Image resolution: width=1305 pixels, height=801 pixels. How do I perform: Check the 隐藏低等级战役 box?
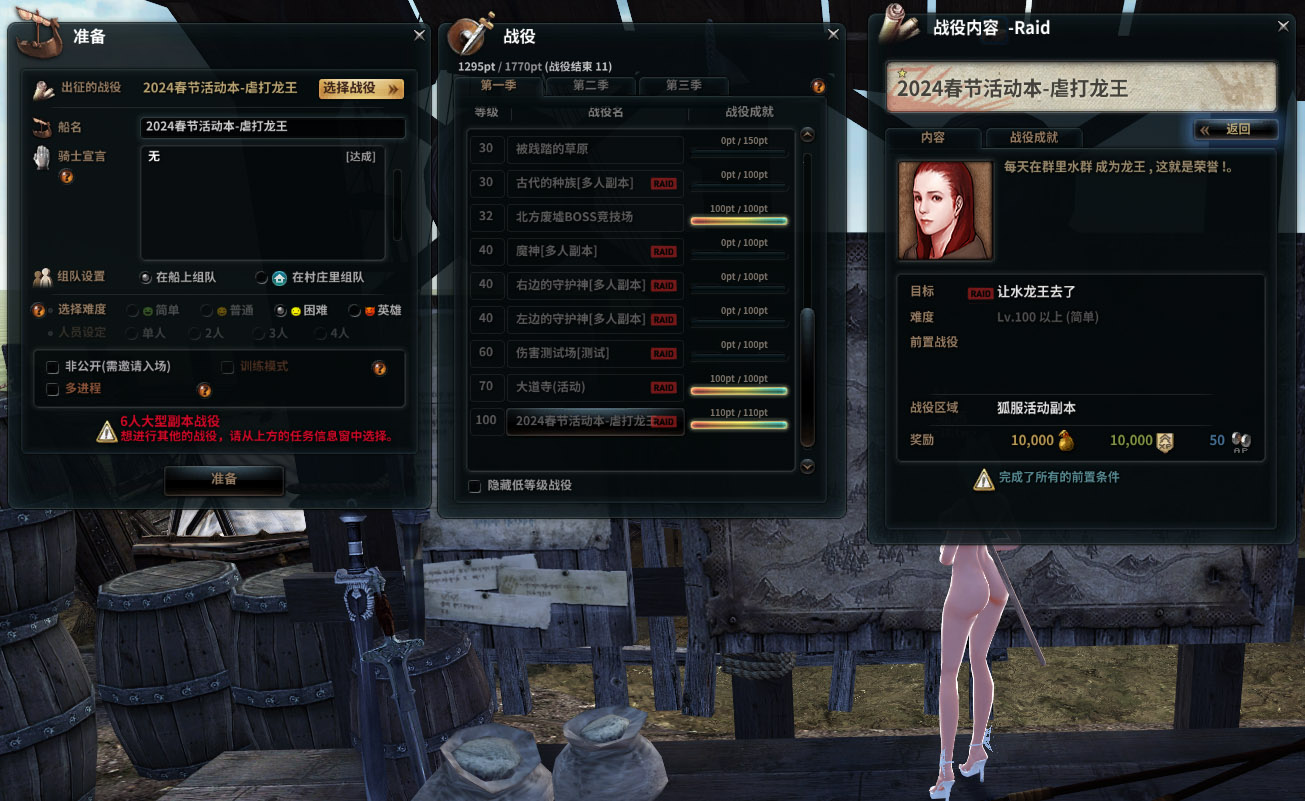point(475,486)
